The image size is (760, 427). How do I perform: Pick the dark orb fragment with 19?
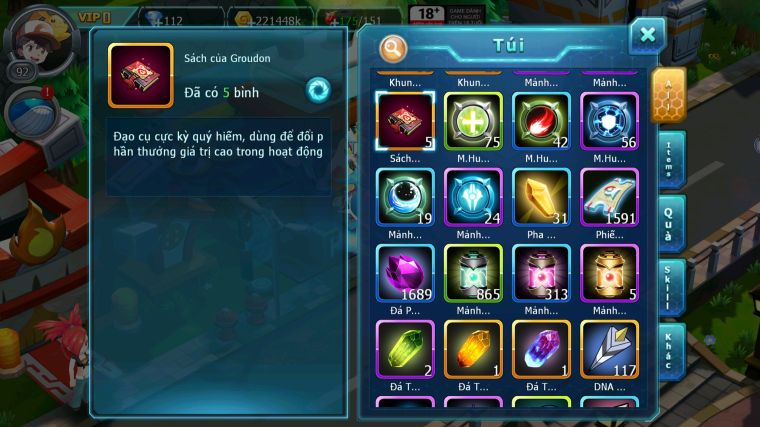tap(405, 197)
